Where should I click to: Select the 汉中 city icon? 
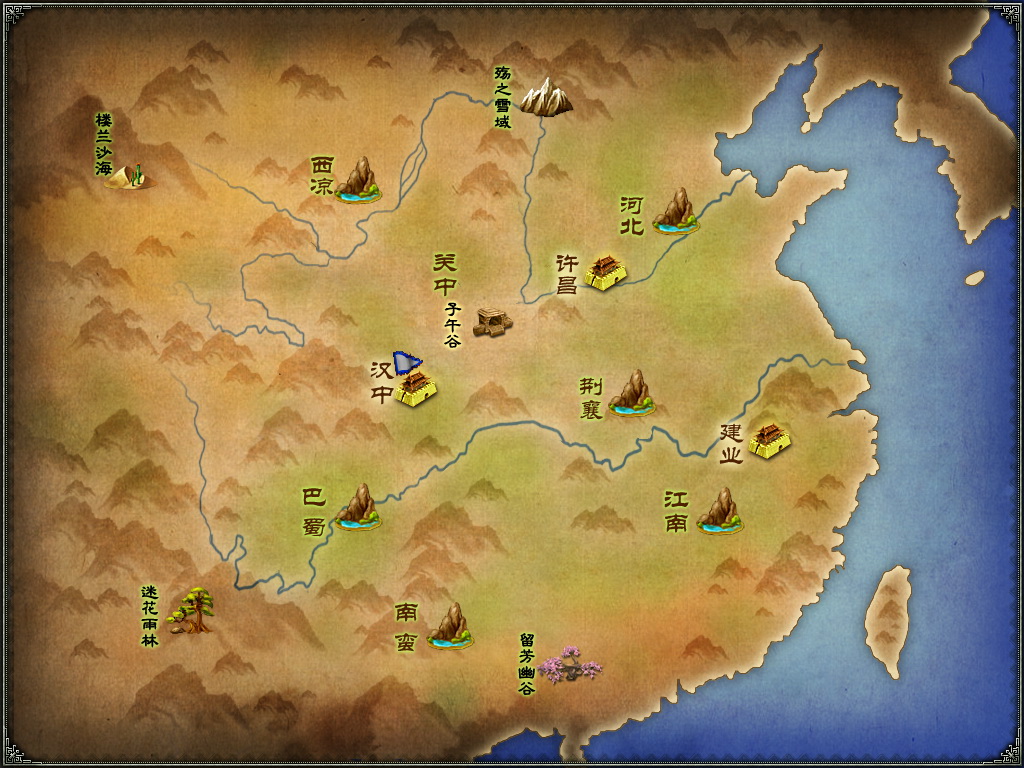click(x=415, y=386)
